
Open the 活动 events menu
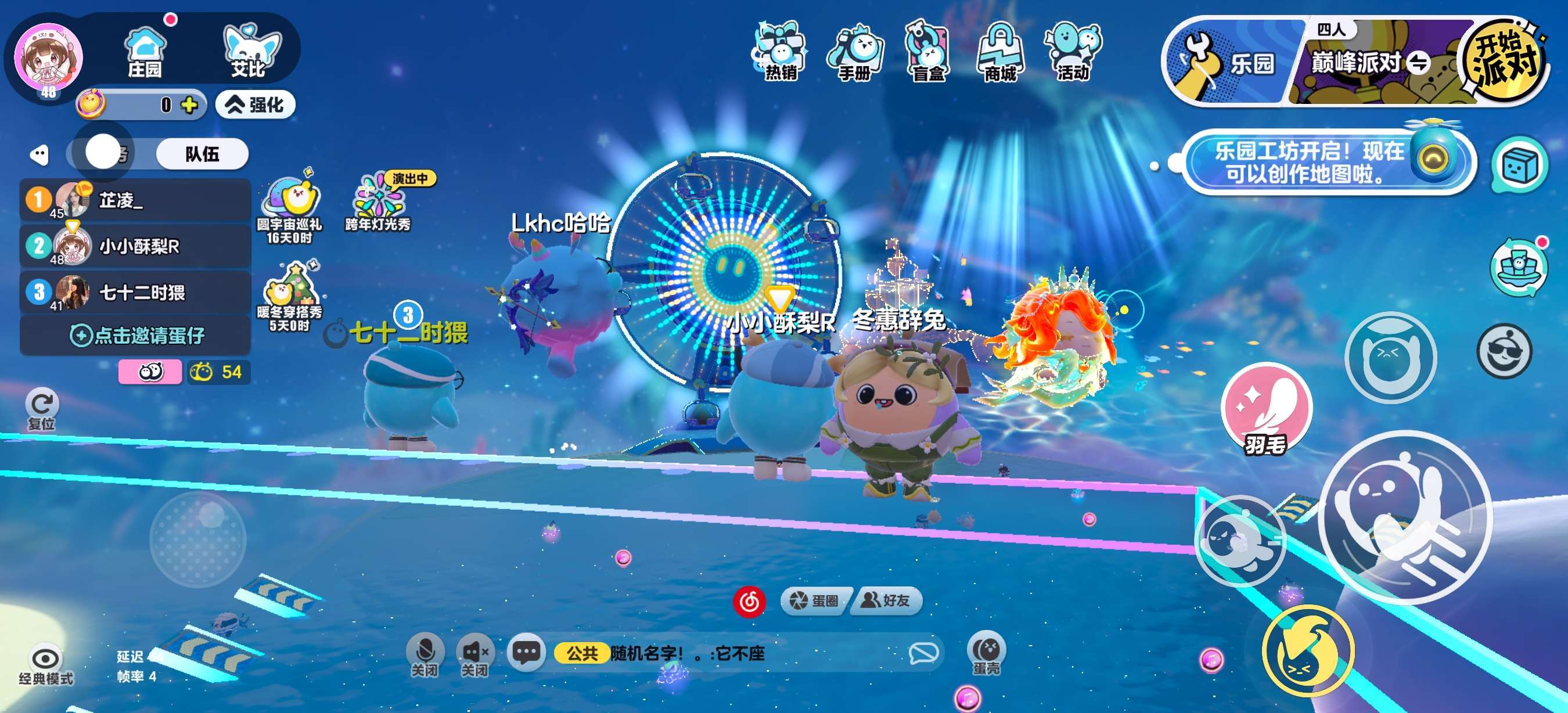click(1073, 52)
